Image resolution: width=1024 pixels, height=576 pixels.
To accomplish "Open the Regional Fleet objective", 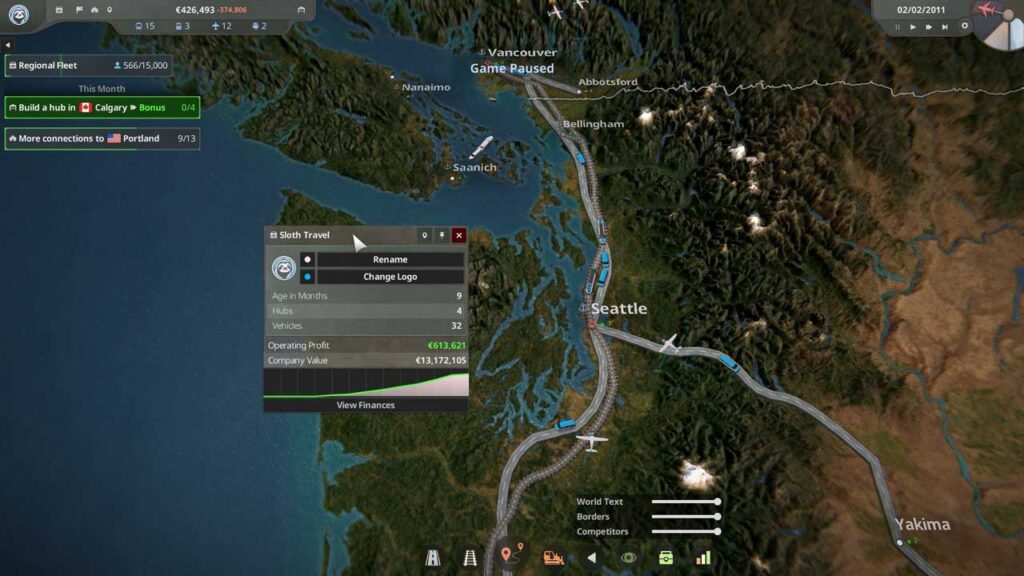I will 88,66.
